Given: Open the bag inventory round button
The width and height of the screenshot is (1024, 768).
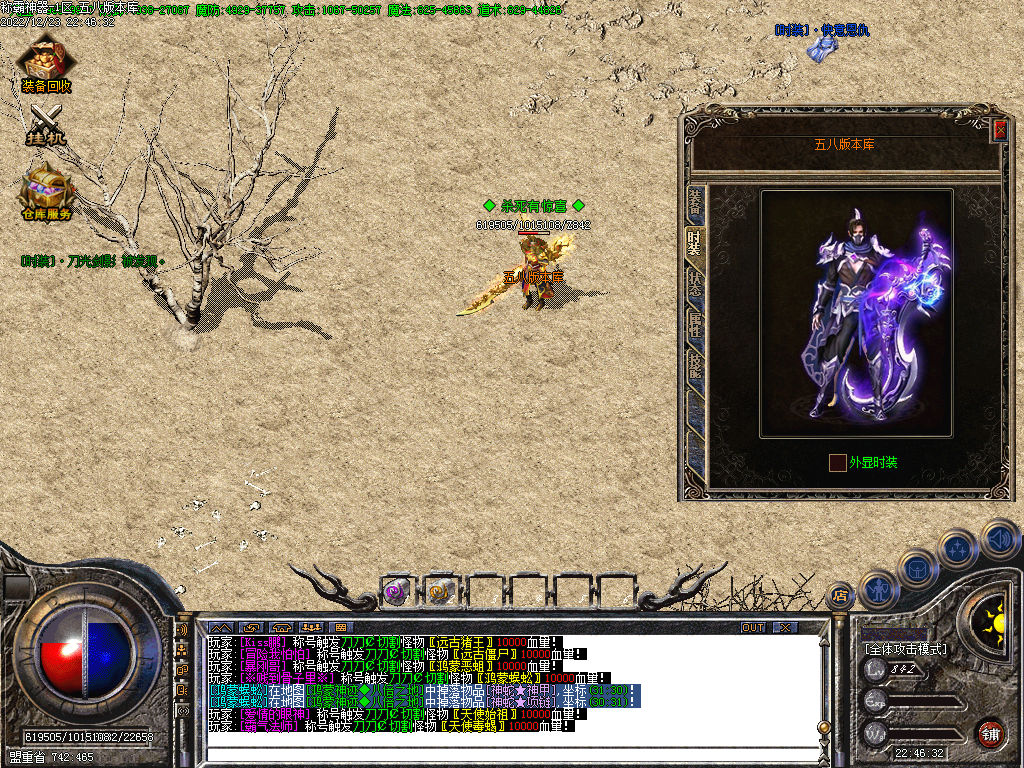Looking at the screenshot, I should tap(918, 567).
